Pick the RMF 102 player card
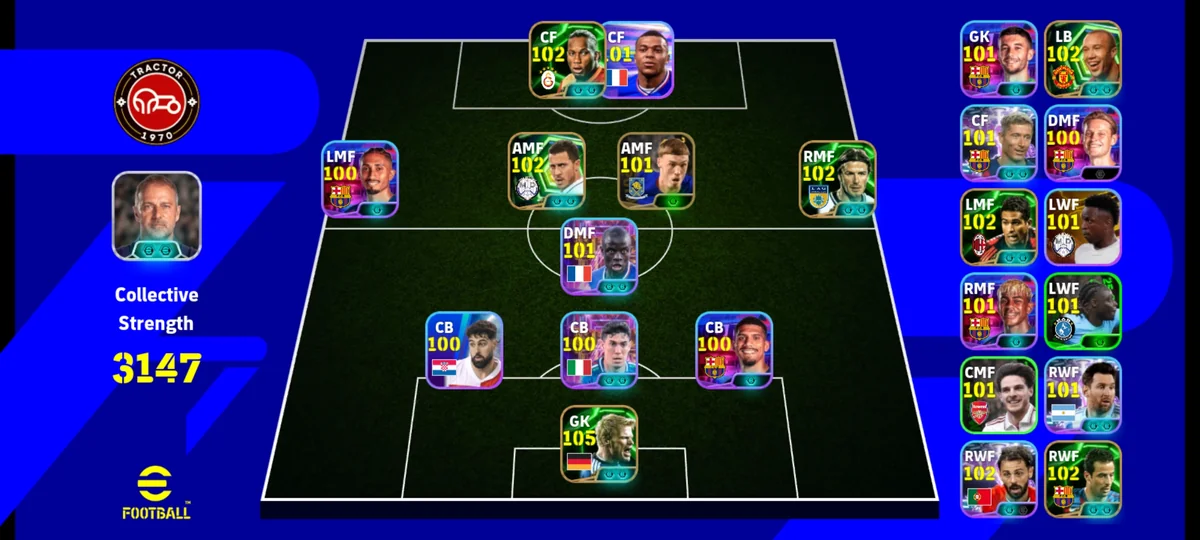Image resolution: width=1200 pixels, height=540 pixels. point(837,179)
